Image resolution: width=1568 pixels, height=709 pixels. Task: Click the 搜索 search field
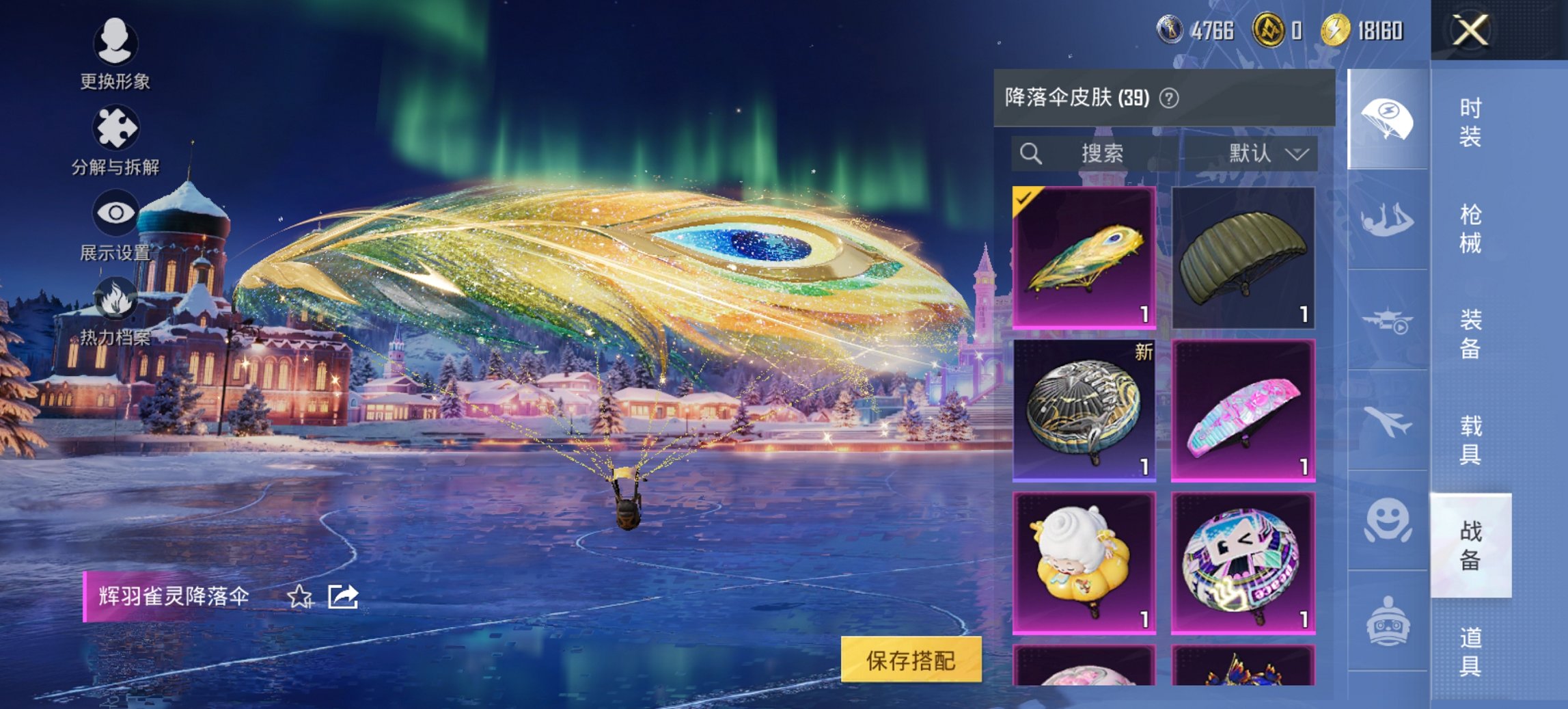(1093, 153)
